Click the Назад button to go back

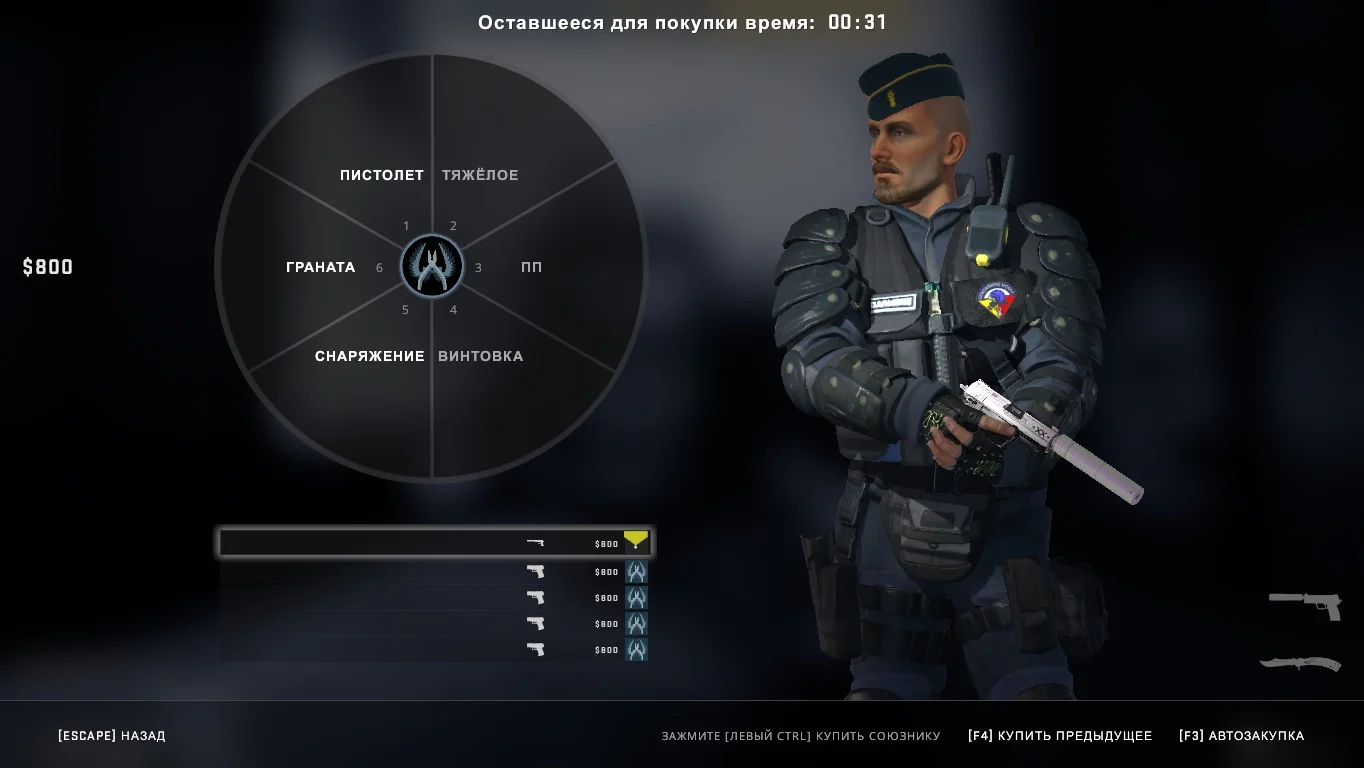pos(112,736)
